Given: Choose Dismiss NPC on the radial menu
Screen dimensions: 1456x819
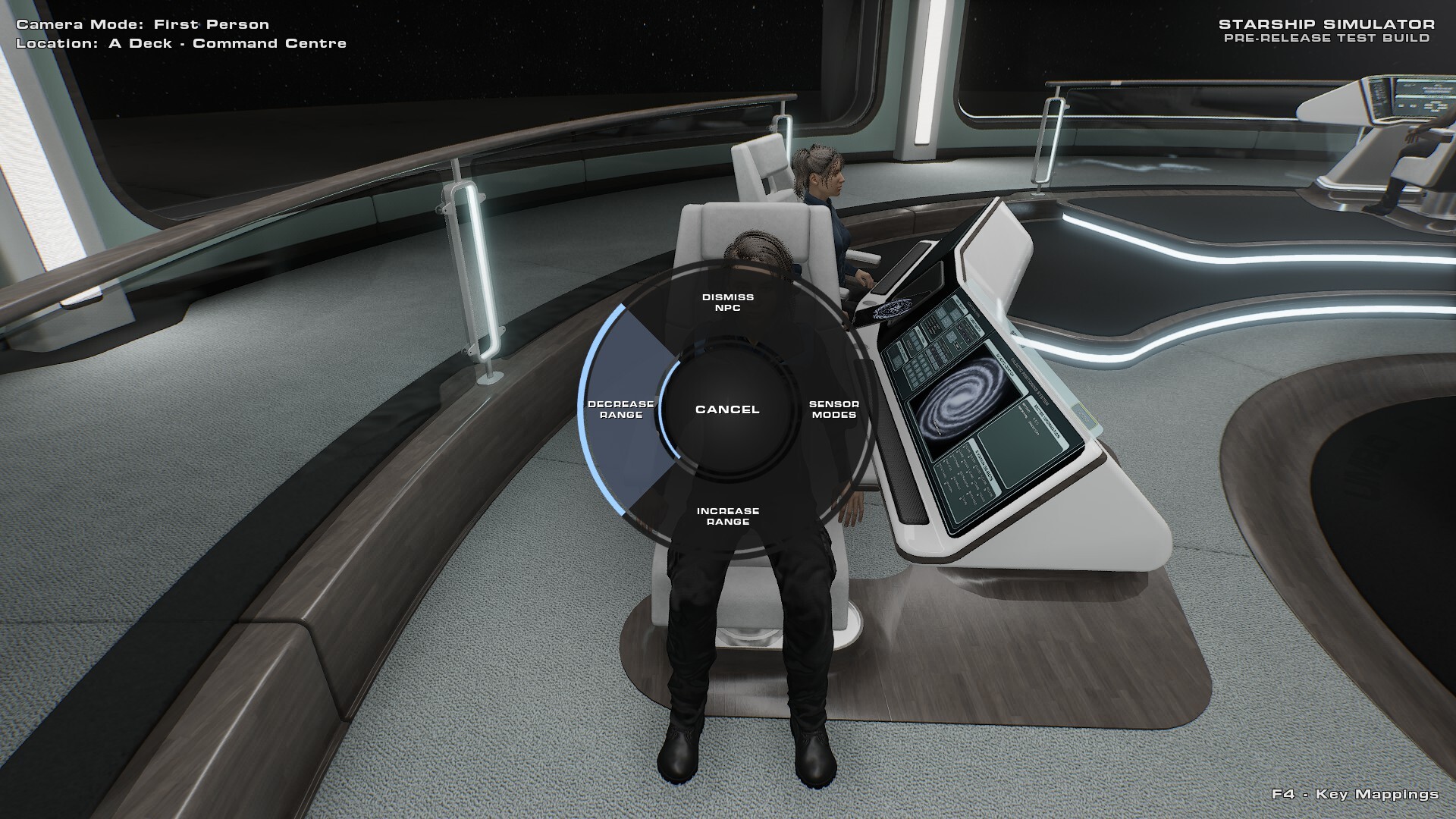Looking at the screenshot, I should click(727, 303).
